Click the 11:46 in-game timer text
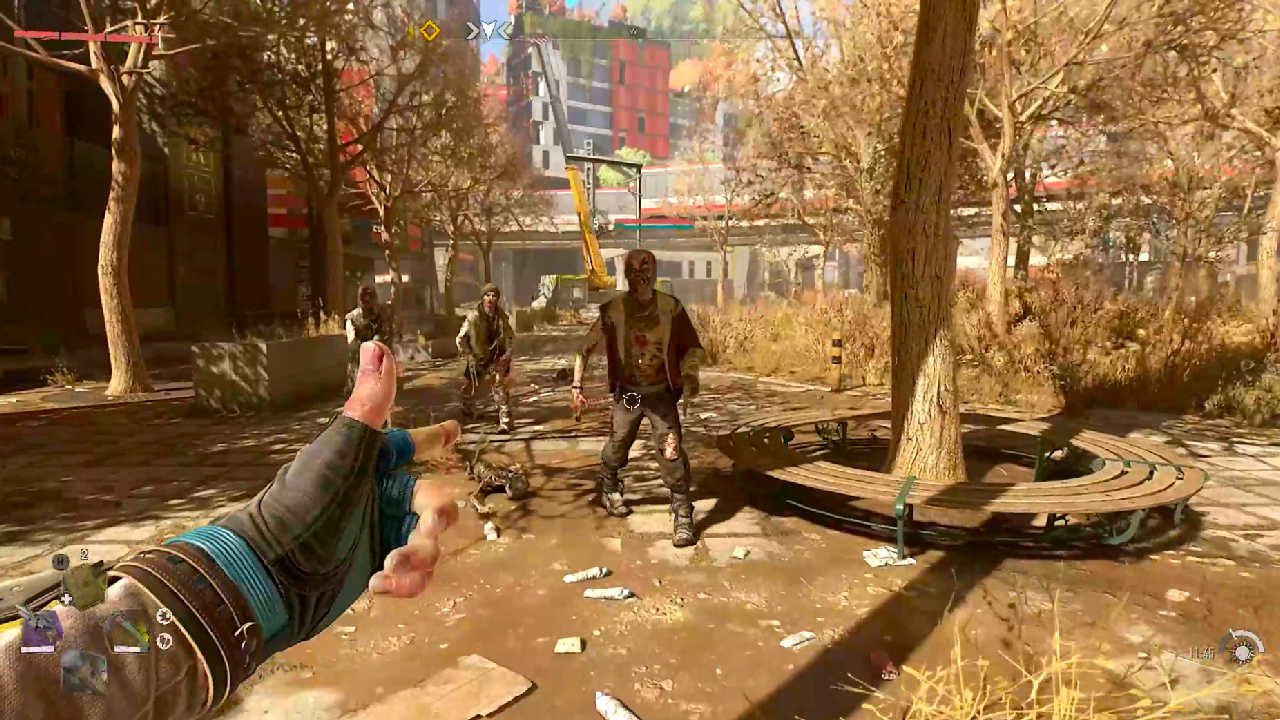Image resolution: width=1280 pixels, height=720 pixels. [x=1201, y=651]
